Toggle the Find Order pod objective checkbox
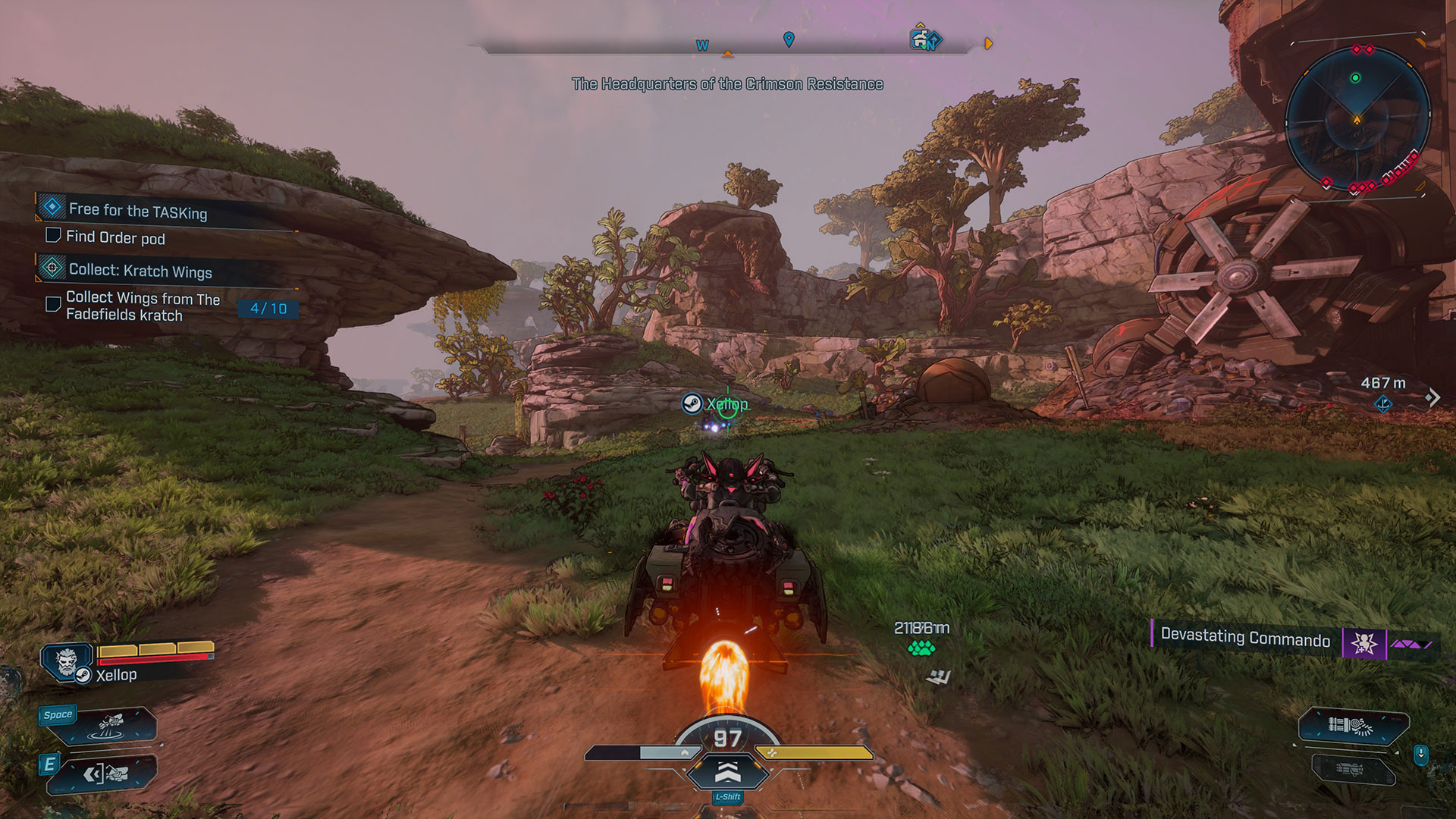1456x819 pixels. pyautogui.click(x=53, y=235)
